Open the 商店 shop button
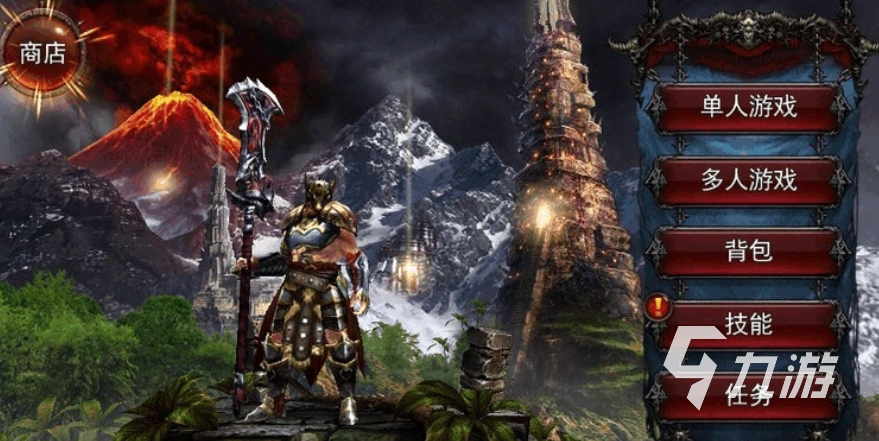The height and width of the screenshot is (441, 879). pos(43,53)
